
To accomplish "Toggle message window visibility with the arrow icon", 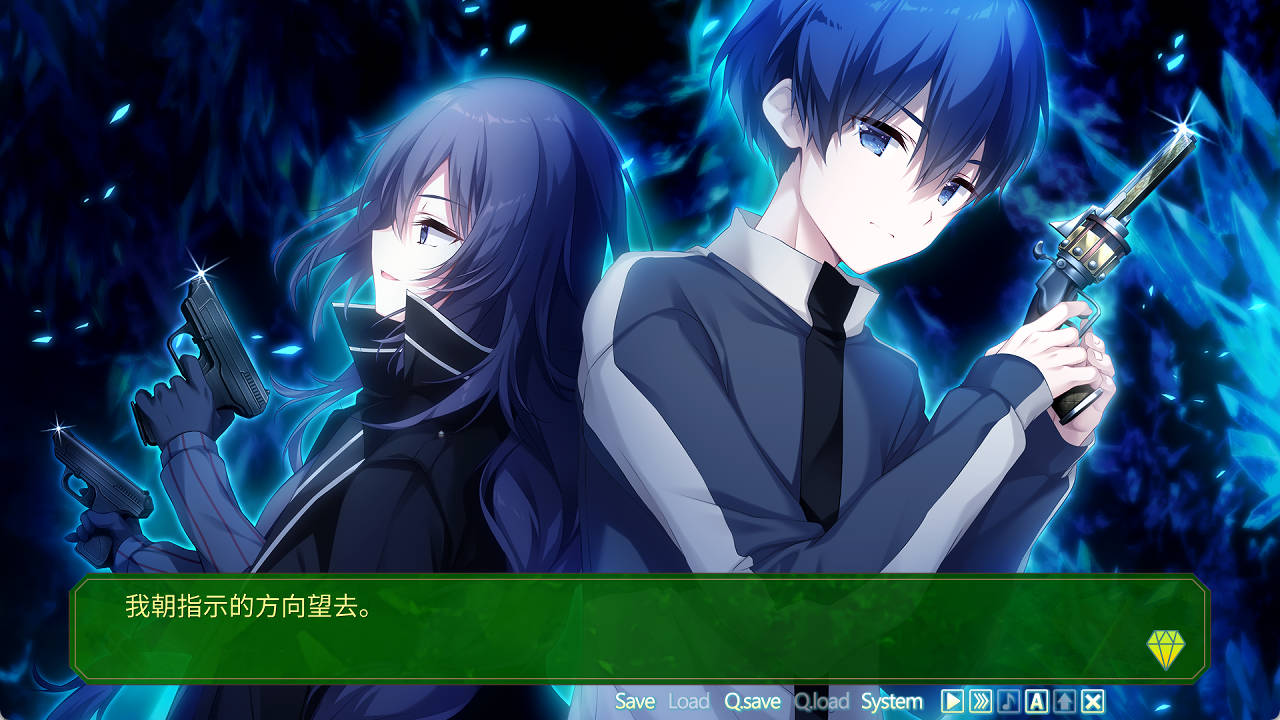I will 1066,701.
